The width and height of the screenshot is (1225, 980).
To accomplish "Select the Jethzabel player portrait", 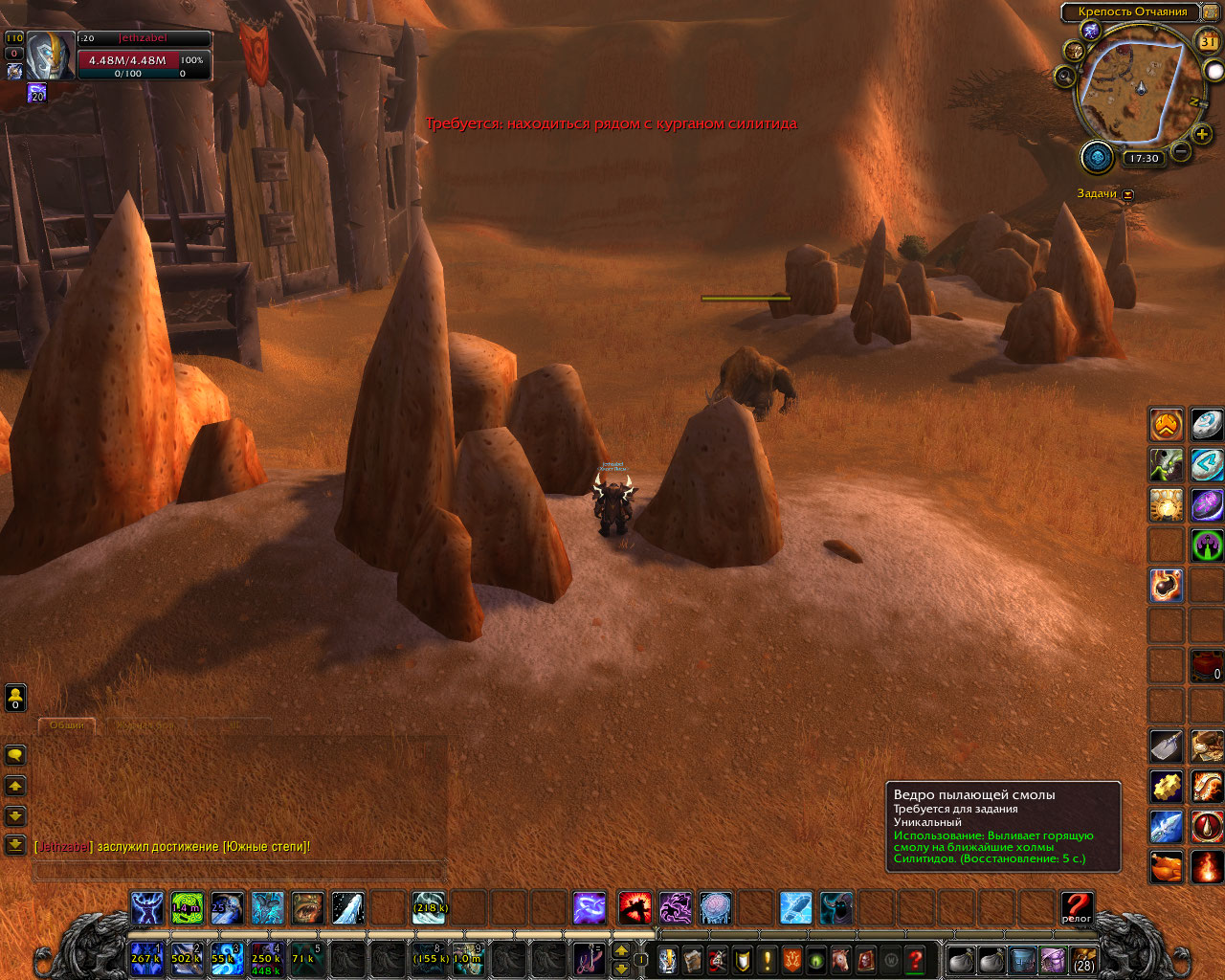I will coord(50,56).
